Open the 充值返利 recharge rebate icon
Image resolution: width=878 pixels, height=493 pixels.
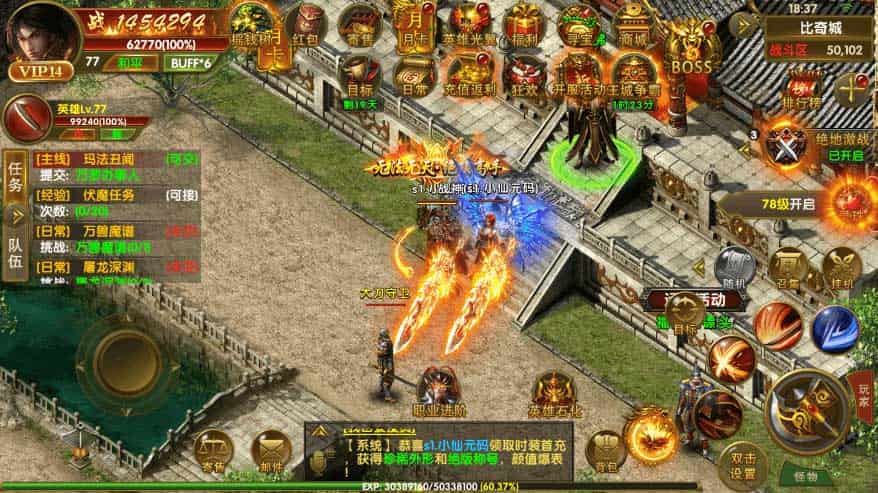tap(468, 73)
